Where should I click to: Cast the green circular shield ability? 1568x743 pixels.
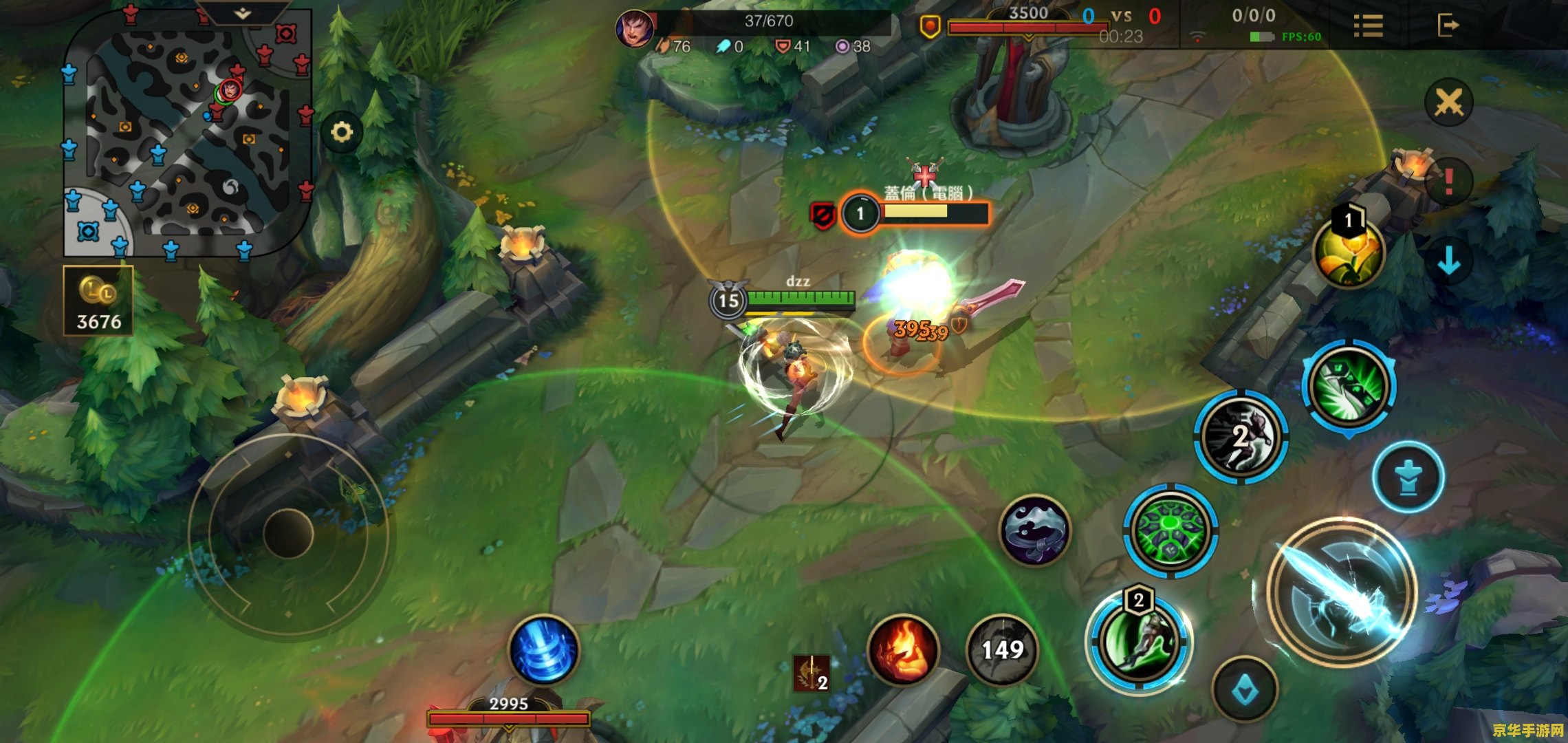[1170, 530]
